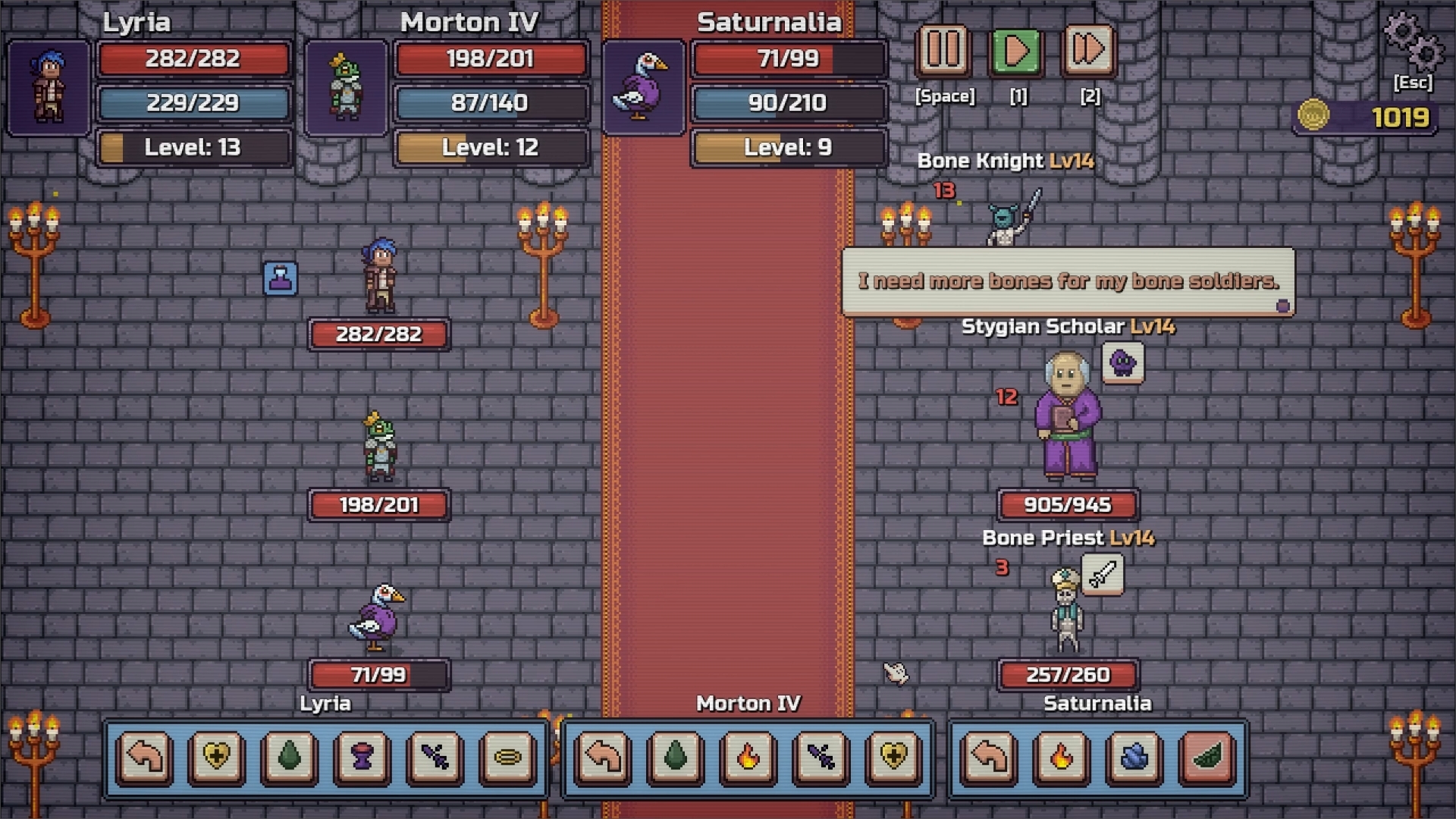Pause the battle
Viewport: 1456px width, 819px height.
pos(943,51)
